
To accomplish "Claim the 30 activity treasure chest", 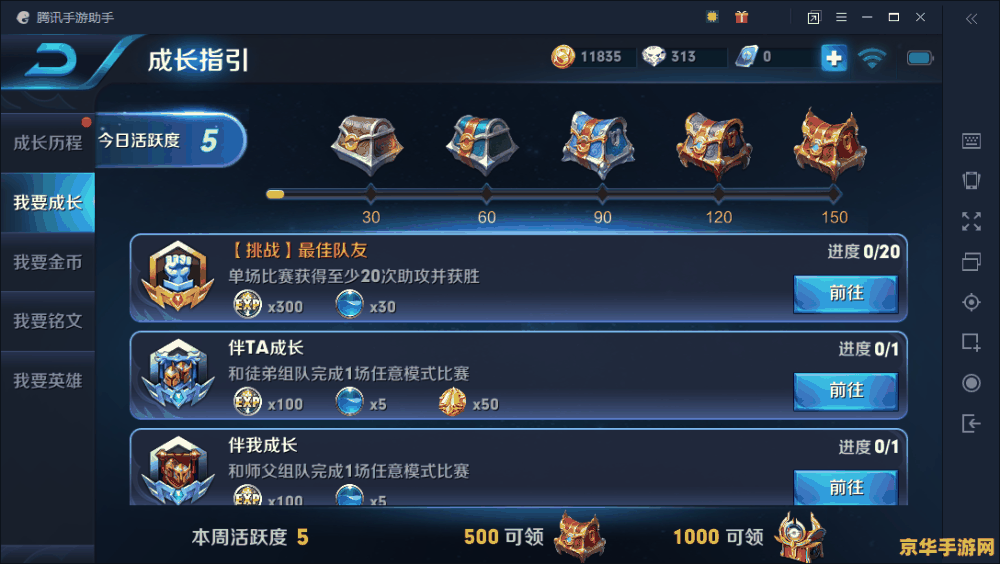I will click(x=367, y=144).
